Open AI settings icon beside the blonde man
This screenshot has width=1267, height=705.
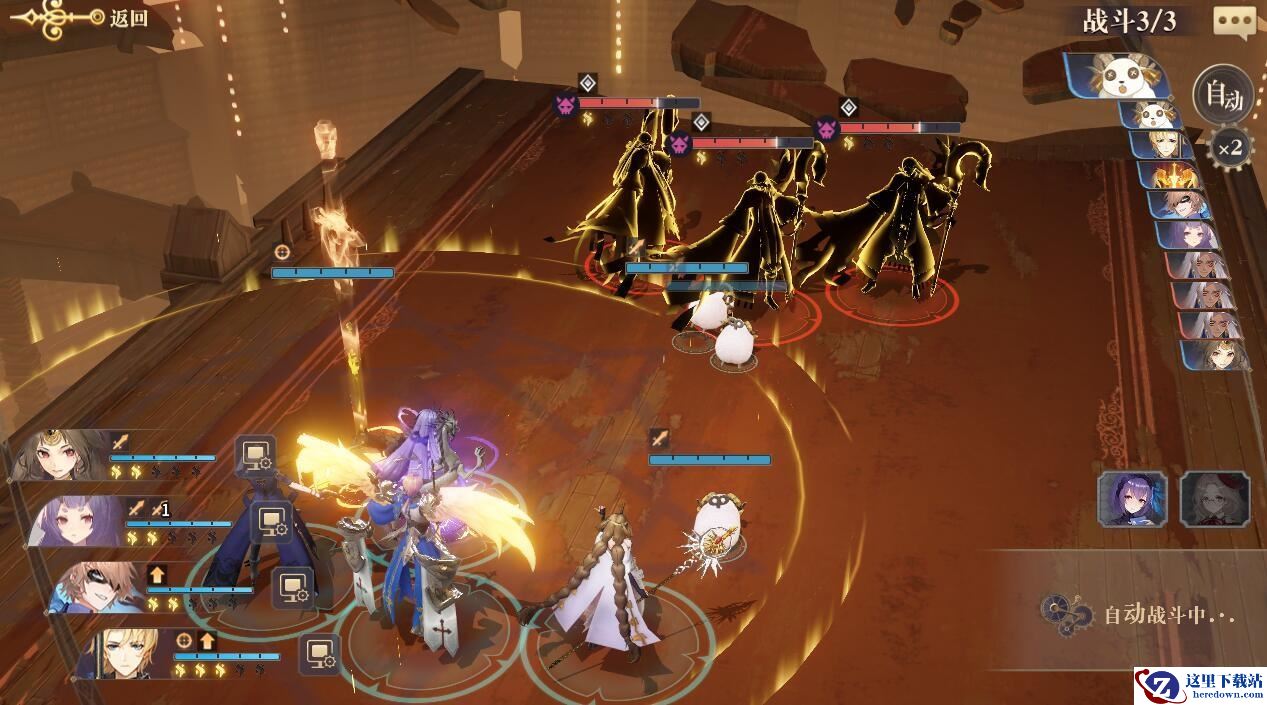pos(320,653)
